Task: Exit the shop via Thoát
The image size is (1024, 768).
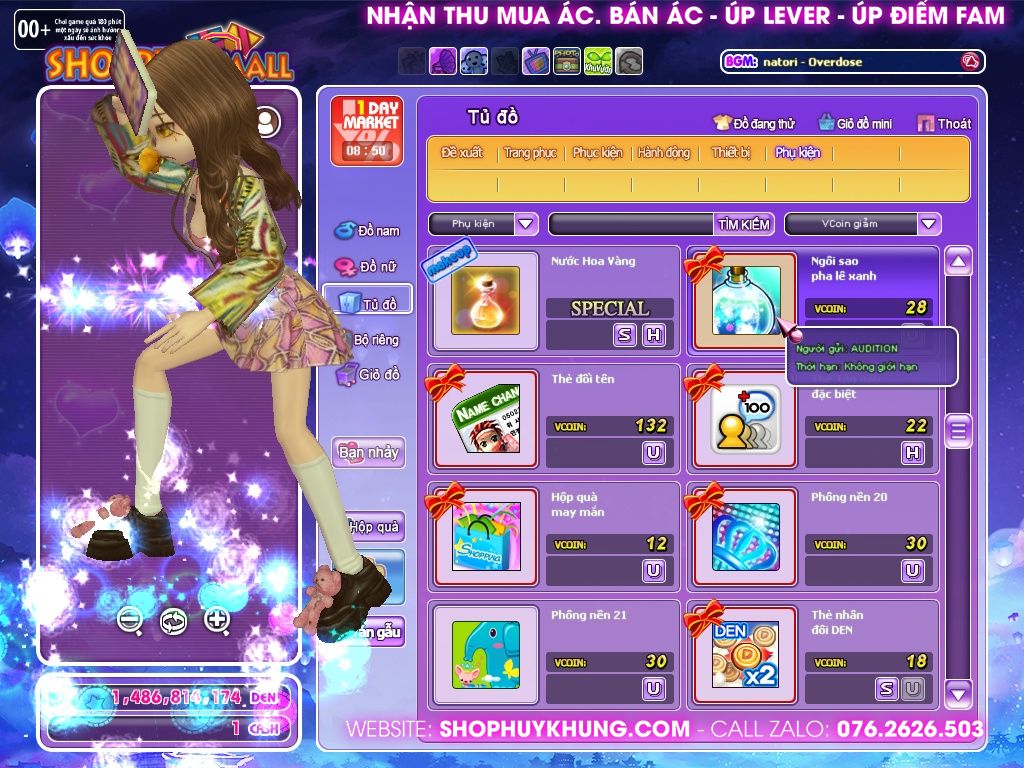Action: pyautogui.click(x=944, y=123)
